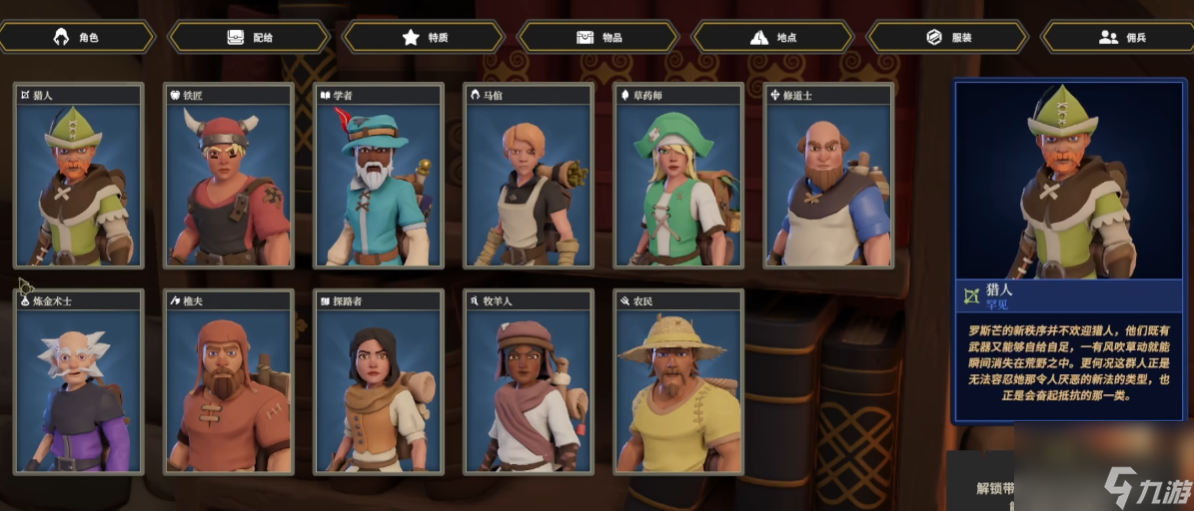Select the 马倌 character card
The image size is (1194, 511).
(529, 176)
